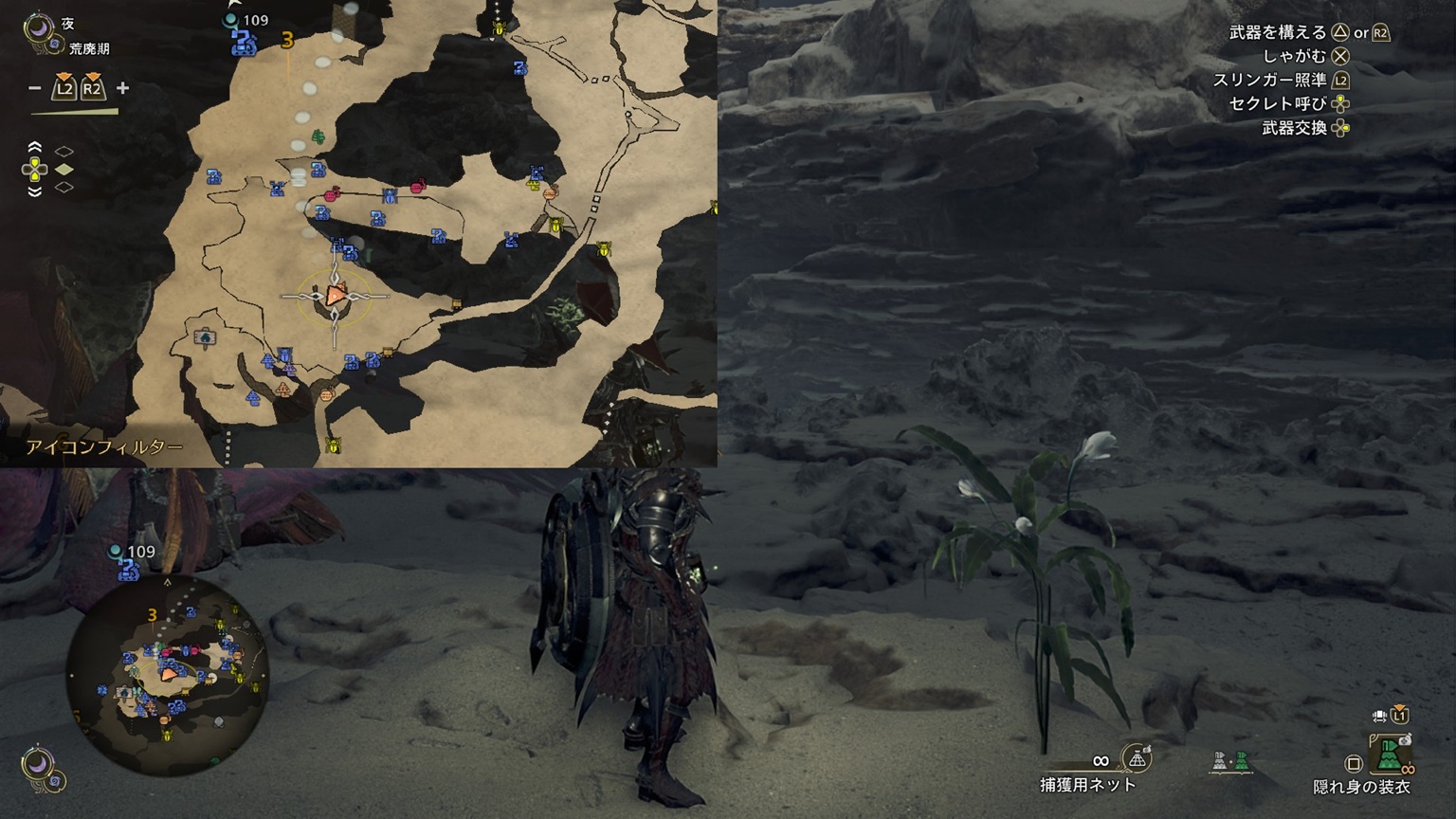The height and width of the screenshot is (819, 1456).
Task: Click the grey mantle icon in the mantle pair
Action: [1221, 761]
